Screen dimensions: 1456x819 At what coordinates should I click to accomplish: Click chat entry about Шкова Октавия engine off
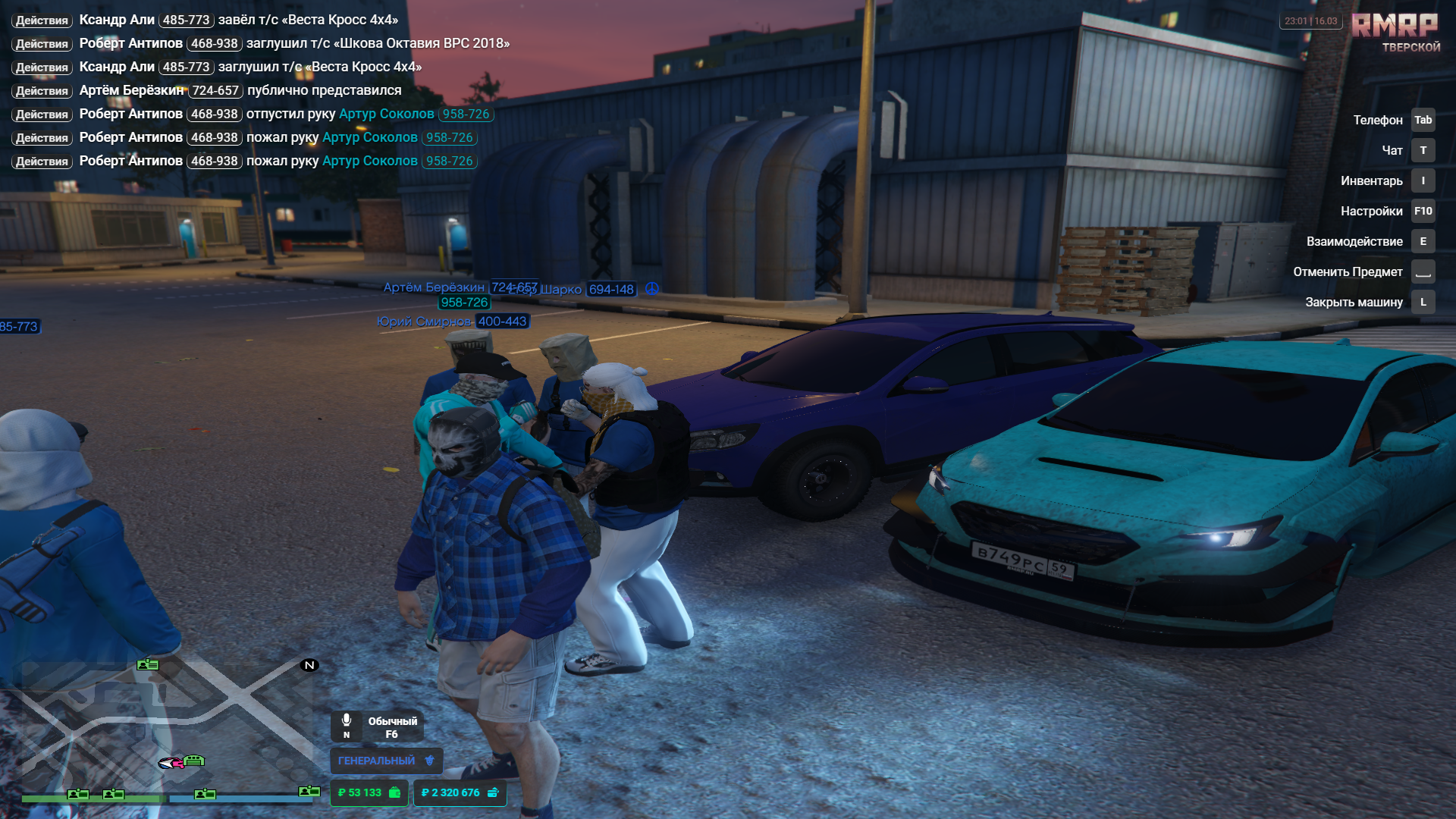(262, 43)
